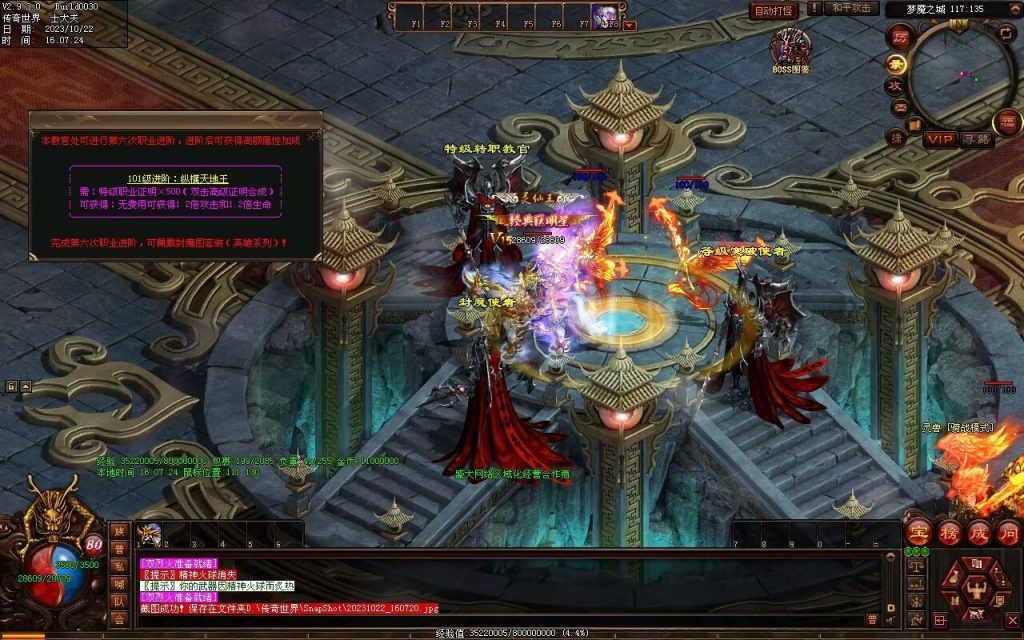Open the VIP panel
The image size is (1024, 640).
coord(939,139)
